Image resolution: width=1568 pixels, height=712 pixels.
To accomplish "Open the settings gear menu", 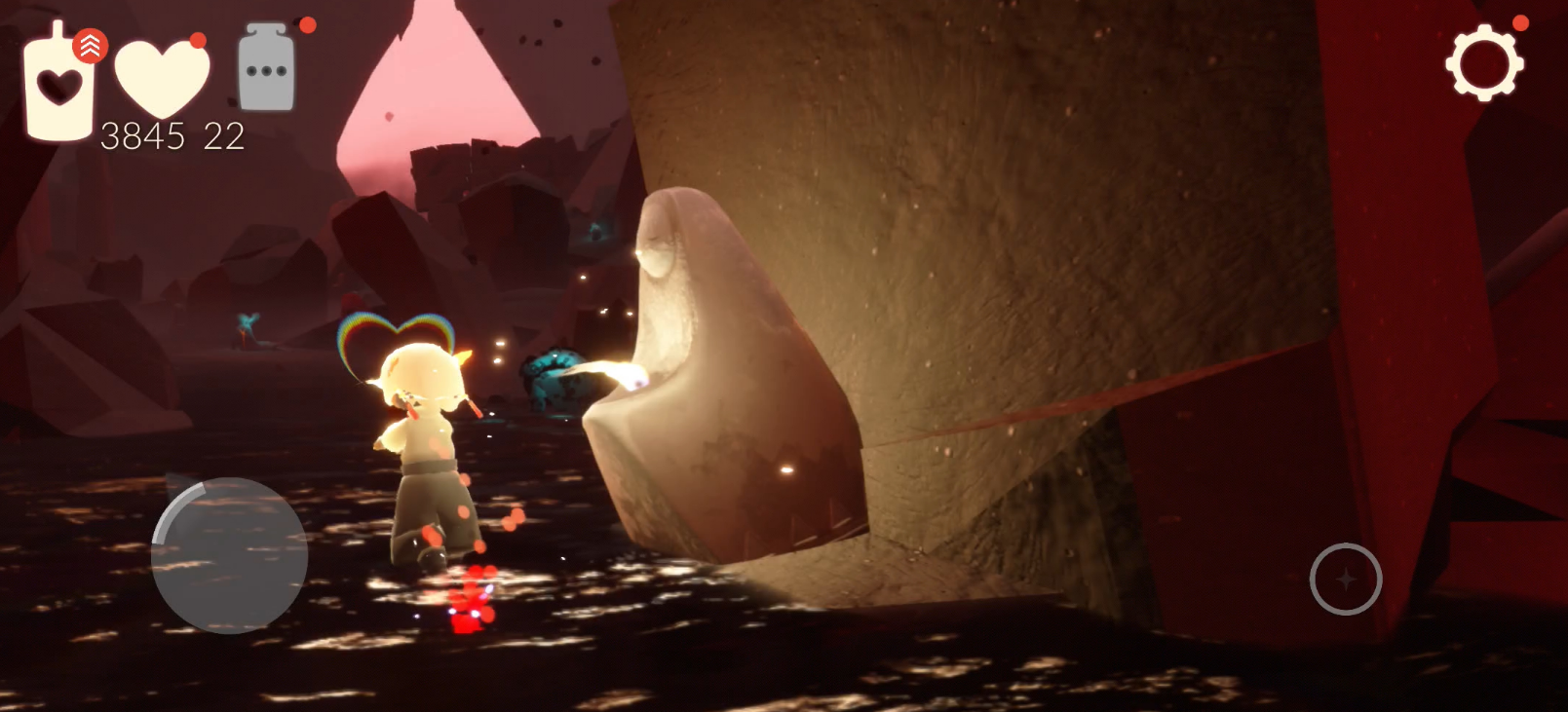I will (x=1483, y=63).
